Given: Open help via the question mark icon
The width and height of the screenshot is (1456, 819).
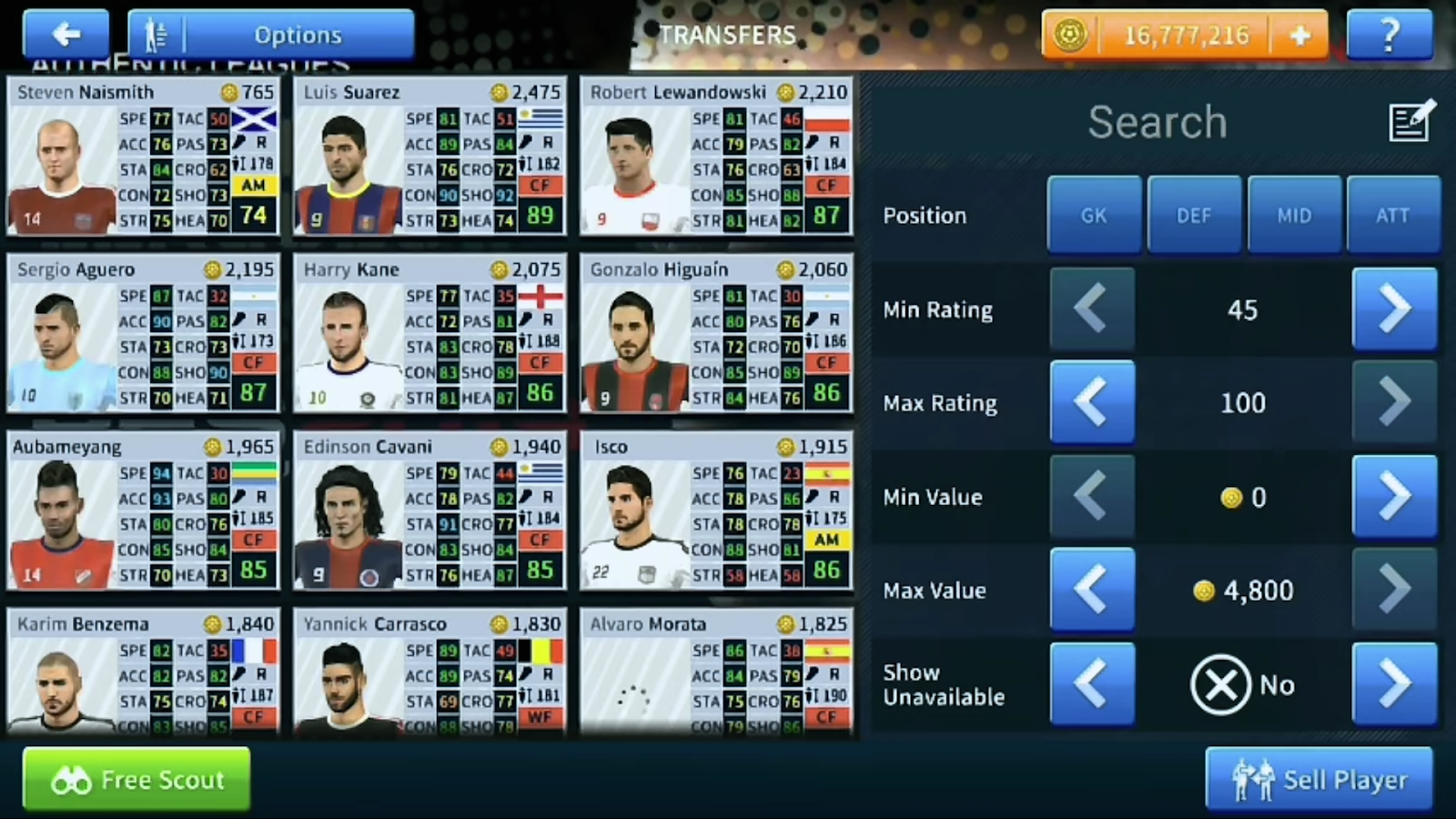Looking at the screenshot, I should coord(1390,35).
